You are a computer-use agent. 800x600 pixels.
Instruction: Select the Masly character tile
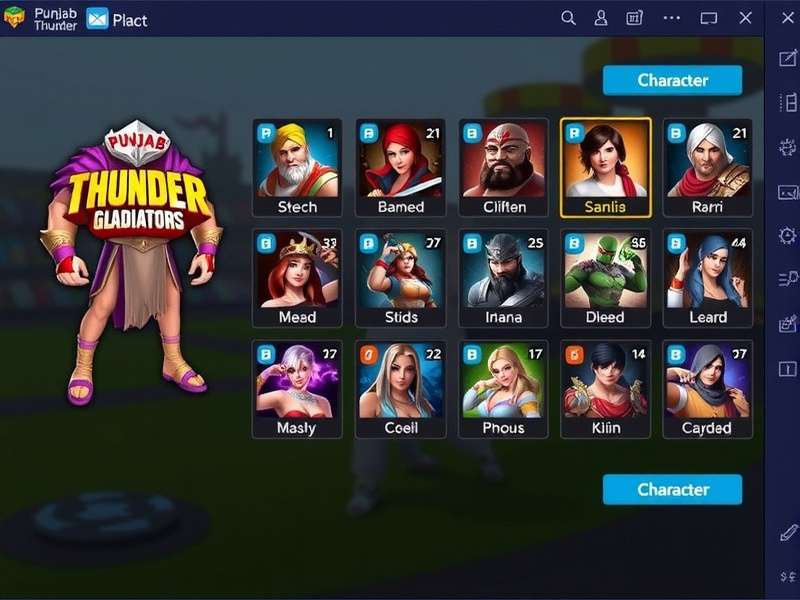pyautogui.click(x=297, y=388)
